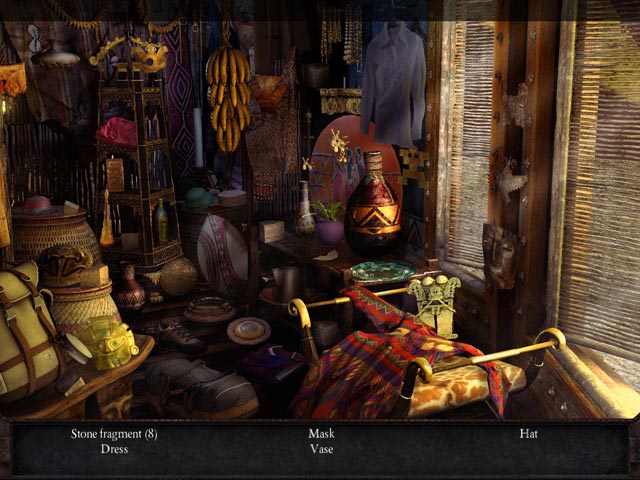Screen dimensions: 640x480
Task: Click the Mask entry in the item list
Action: [x=320, y=434]
